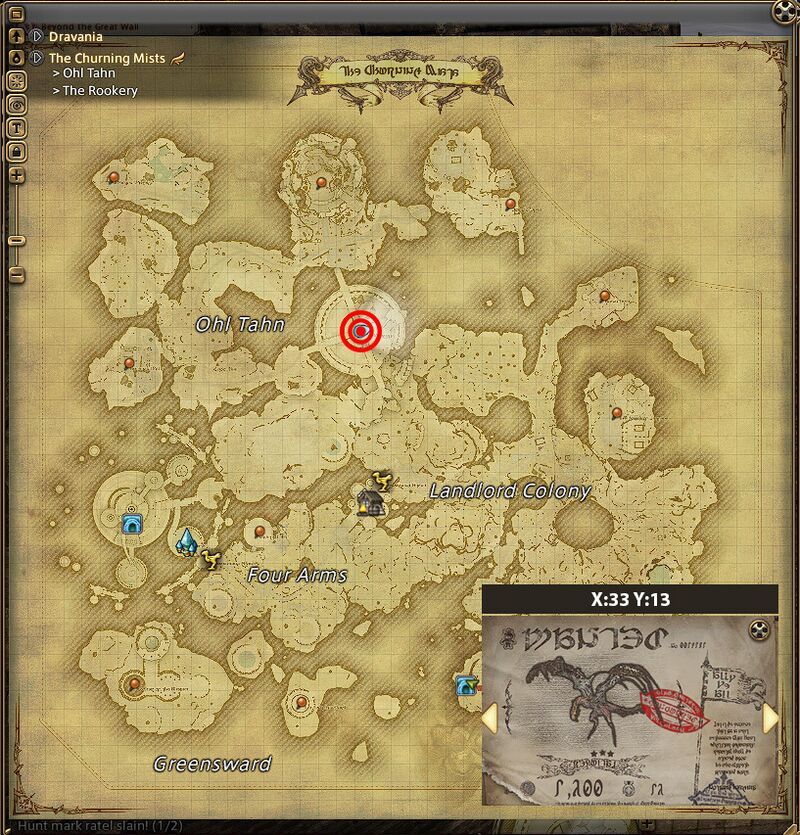Screen dimensions: 800x835
Task: Expand the Dravania region dropdown
Action: coord(37,37)
